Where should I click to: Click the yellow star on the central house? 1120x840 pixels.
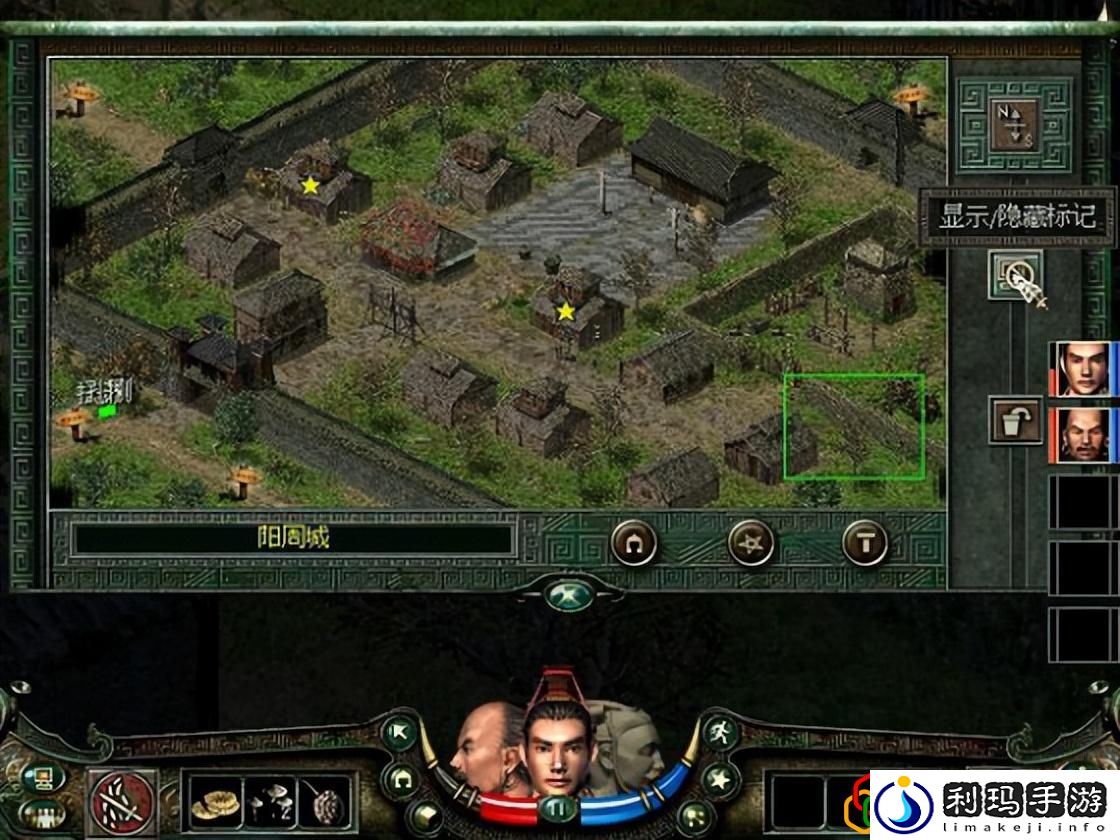[x=565, y=312]
